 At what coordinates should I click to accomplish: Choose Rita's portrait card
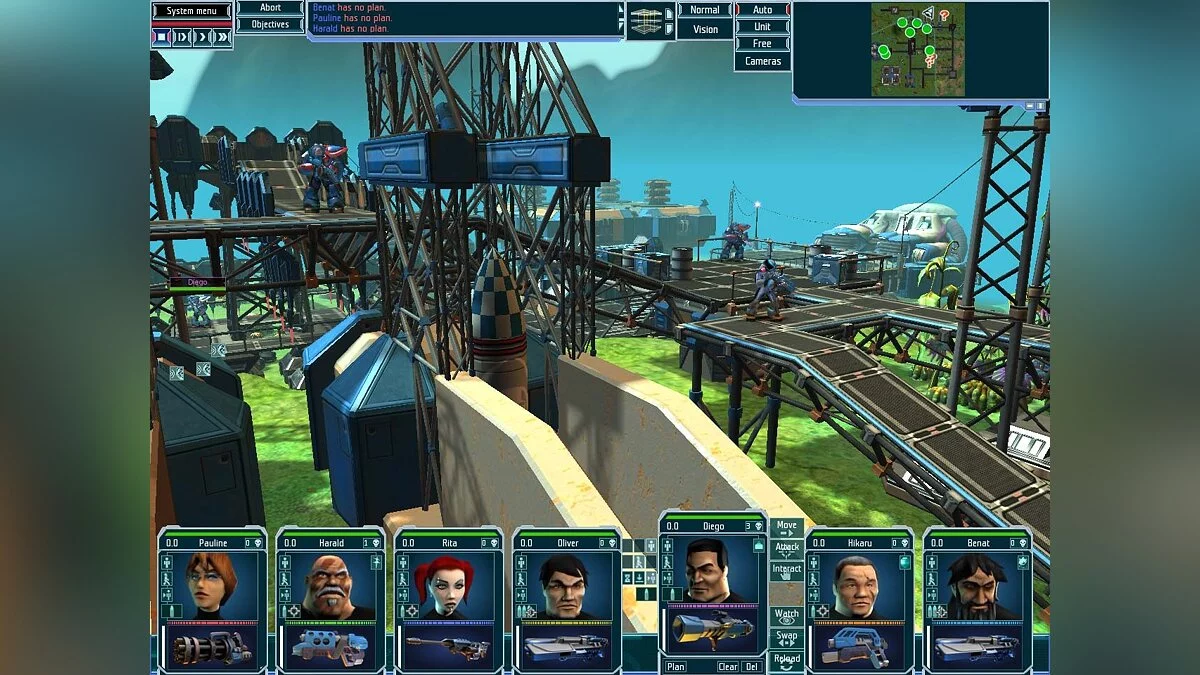coord(448,584)
